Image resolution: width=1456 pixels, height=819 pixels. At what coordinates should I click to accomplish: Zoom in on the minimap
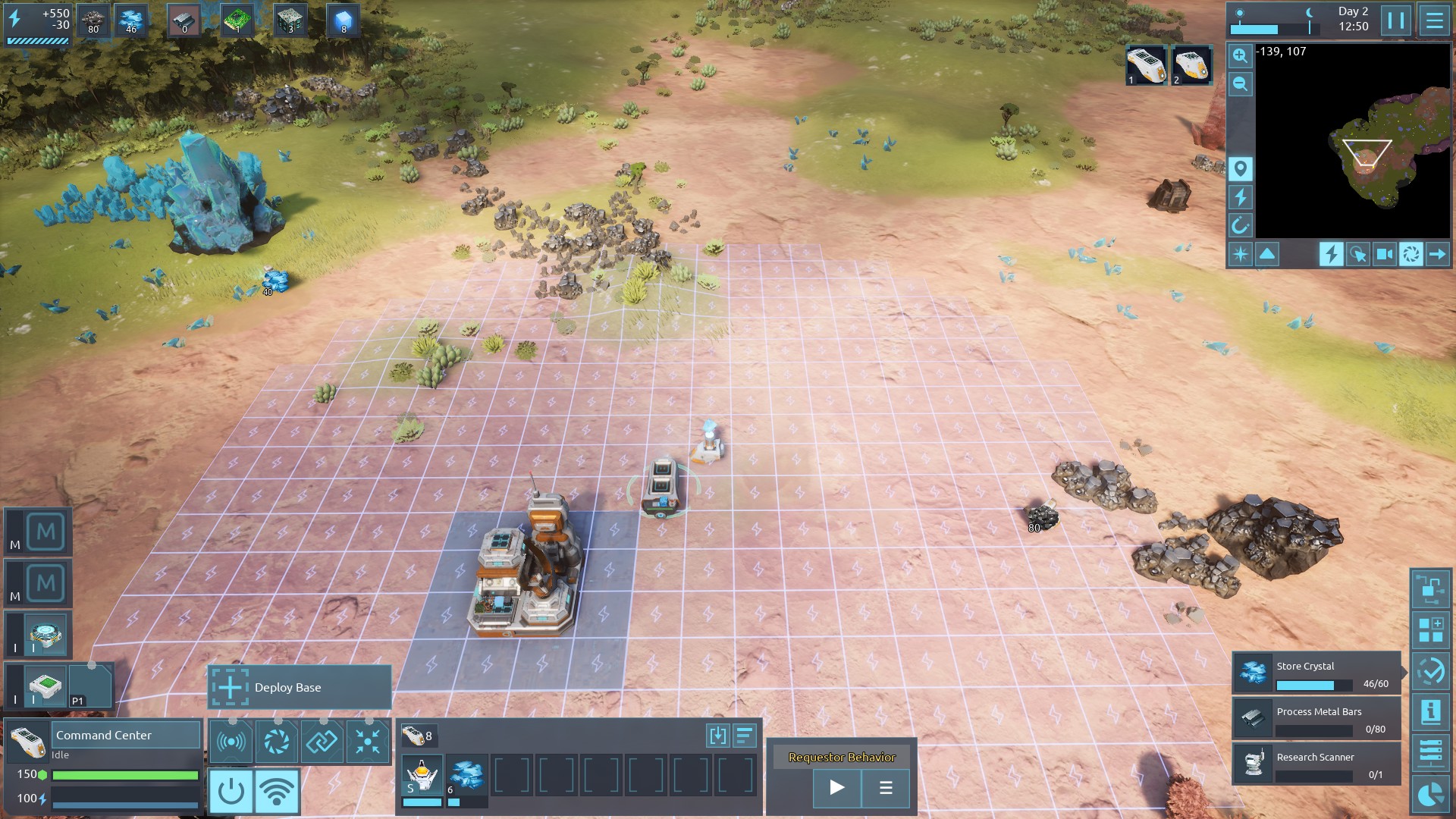(x=1240, y=55)
